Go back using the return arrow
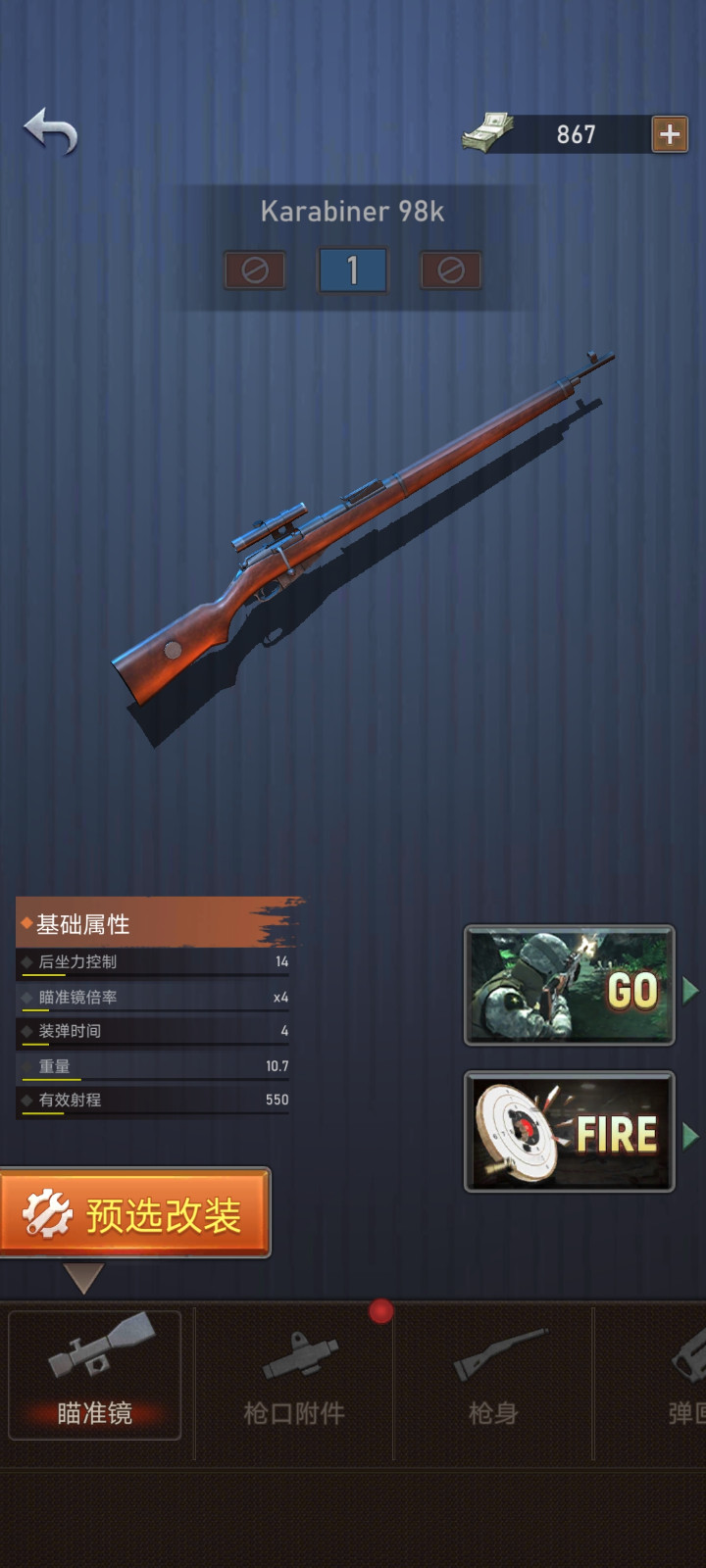The image size is (706, 1568). (x=51, y=131)
